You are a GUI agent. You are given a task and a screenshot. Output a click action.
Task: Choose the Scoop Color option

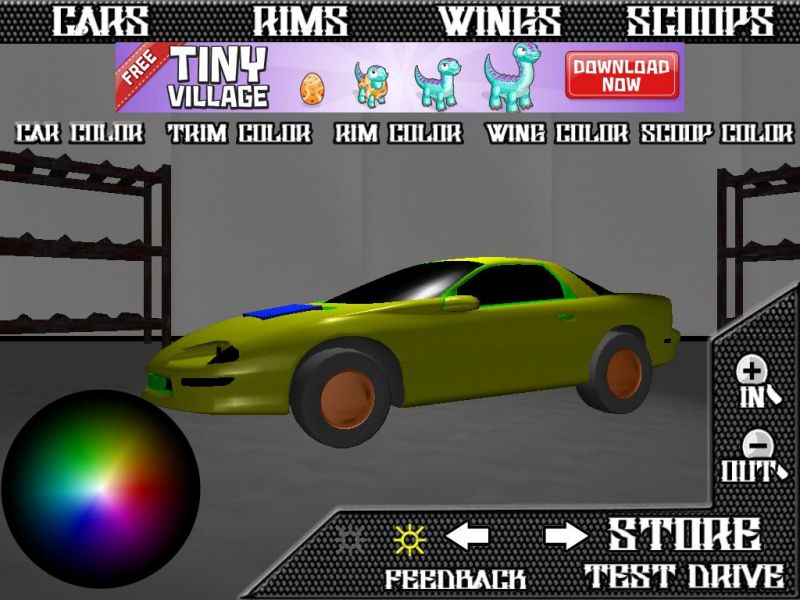pyautogui.click(x=716, y=133)
